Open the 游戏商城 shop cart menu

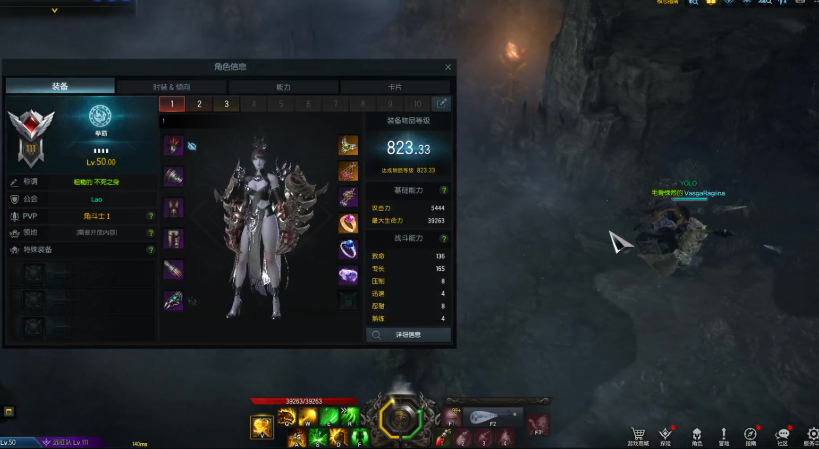click(x=638, y=433)
